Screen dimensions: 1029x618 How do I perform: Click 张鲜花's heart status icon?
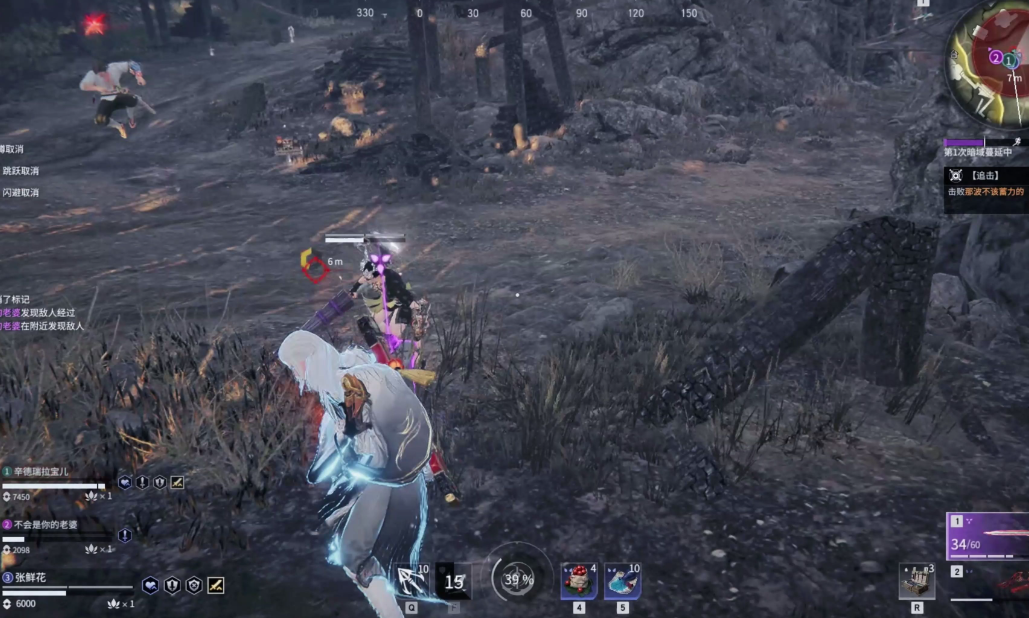tap(150, 585)
